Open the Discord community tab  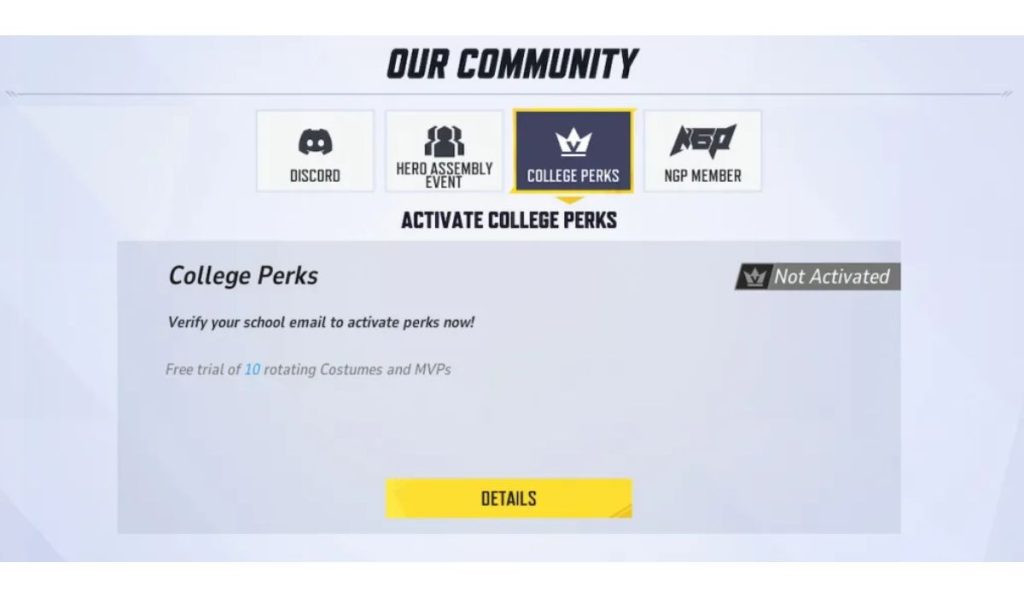(x=315, y=152)
